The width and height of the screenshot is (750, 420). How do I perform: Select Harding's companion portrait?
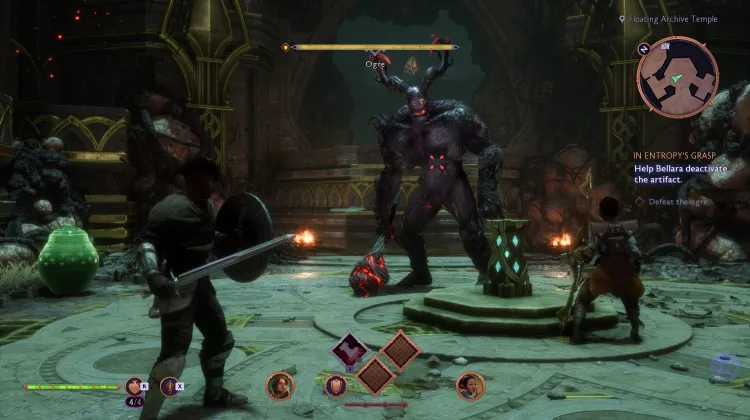click(x=280, y=386)
